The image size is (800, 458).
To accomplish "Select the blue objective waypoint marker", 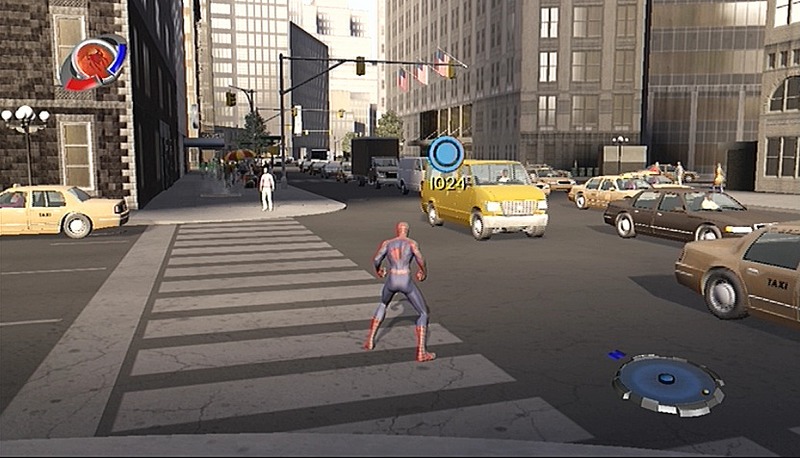I will 446,155.
